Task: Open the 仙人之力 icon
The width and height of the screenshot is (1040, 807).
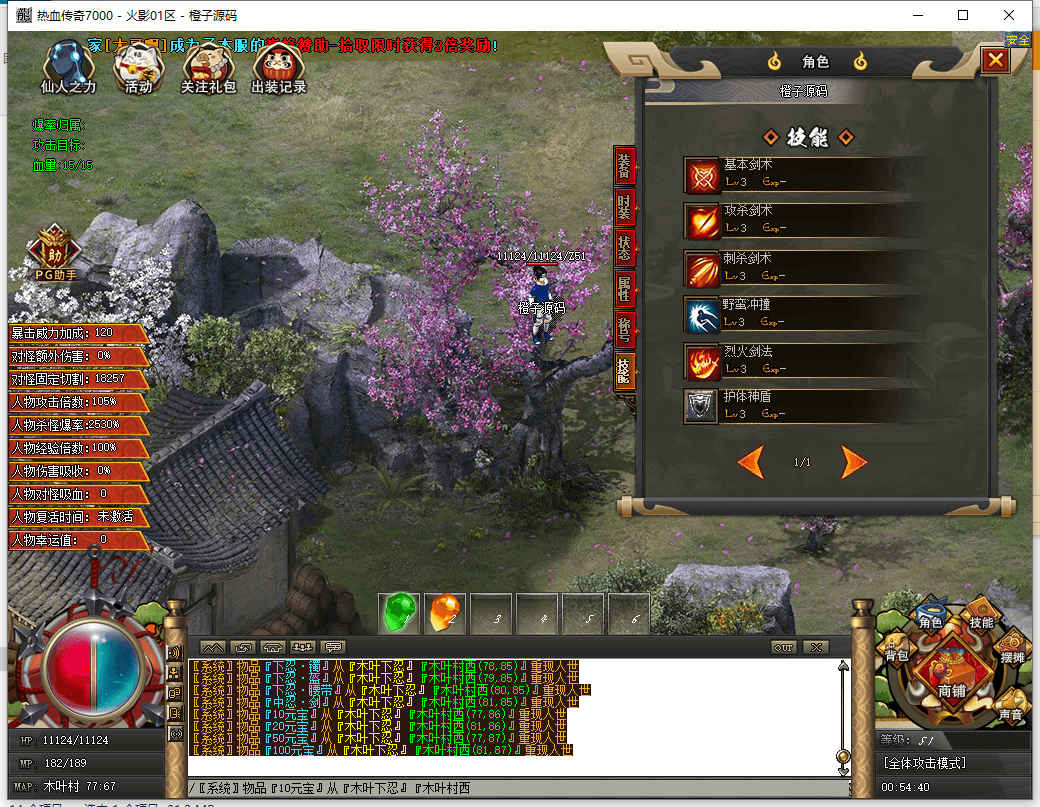Action: (68, 68)
